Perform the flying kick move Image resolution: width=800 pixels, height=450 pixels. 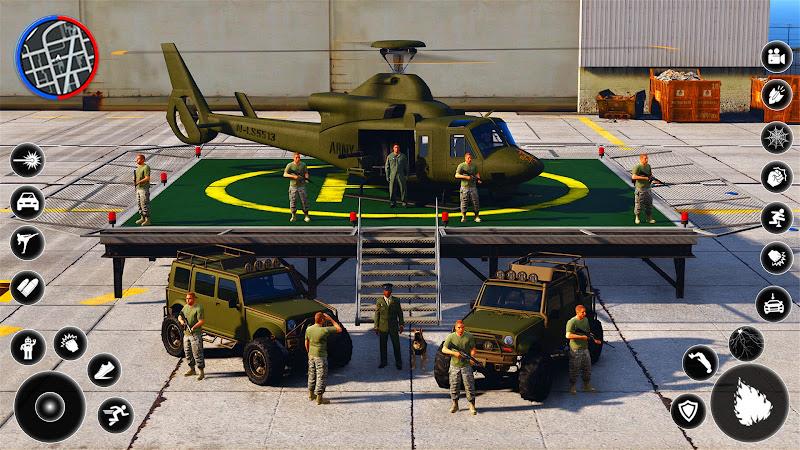pyautogui.click(x=27, y=242)
